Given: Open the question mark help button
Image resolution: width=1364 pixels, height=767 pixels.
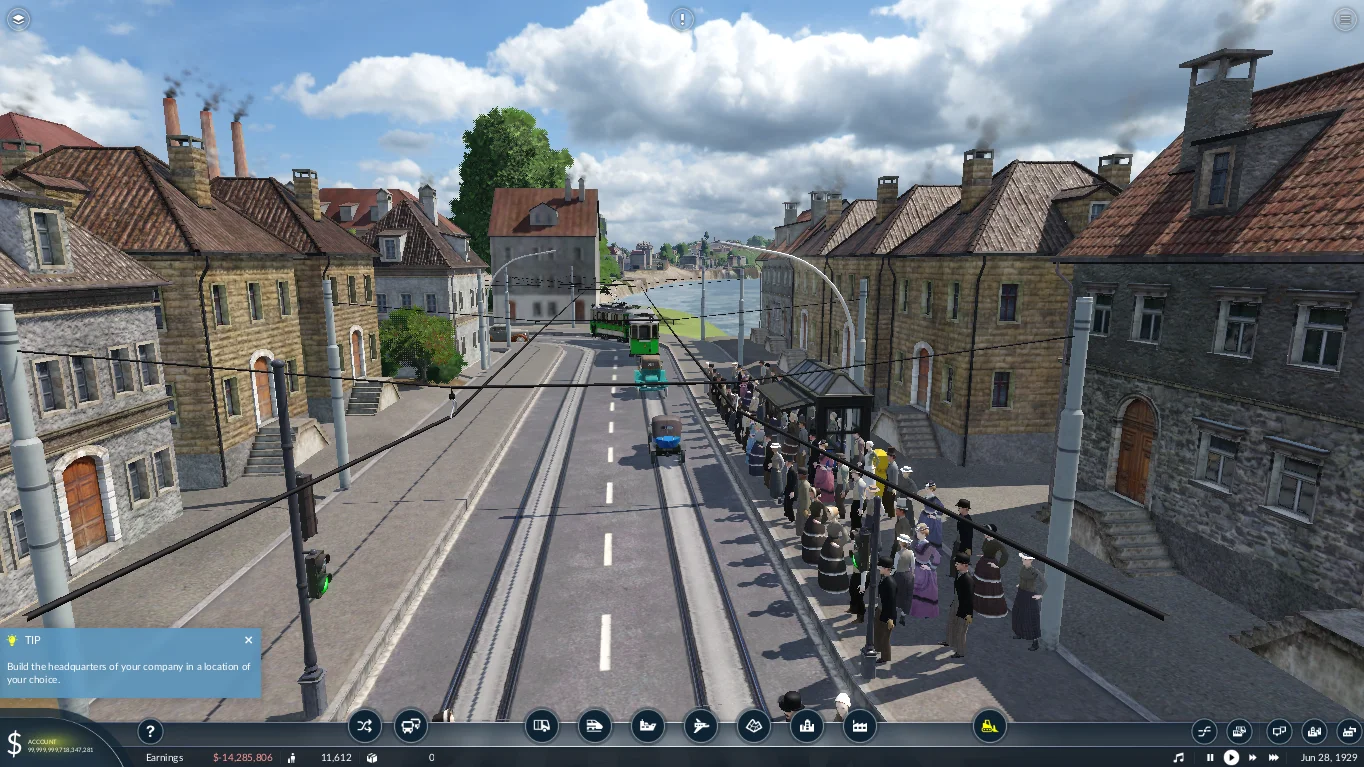Looking at the screenshot, I should (x=149, y=731).
